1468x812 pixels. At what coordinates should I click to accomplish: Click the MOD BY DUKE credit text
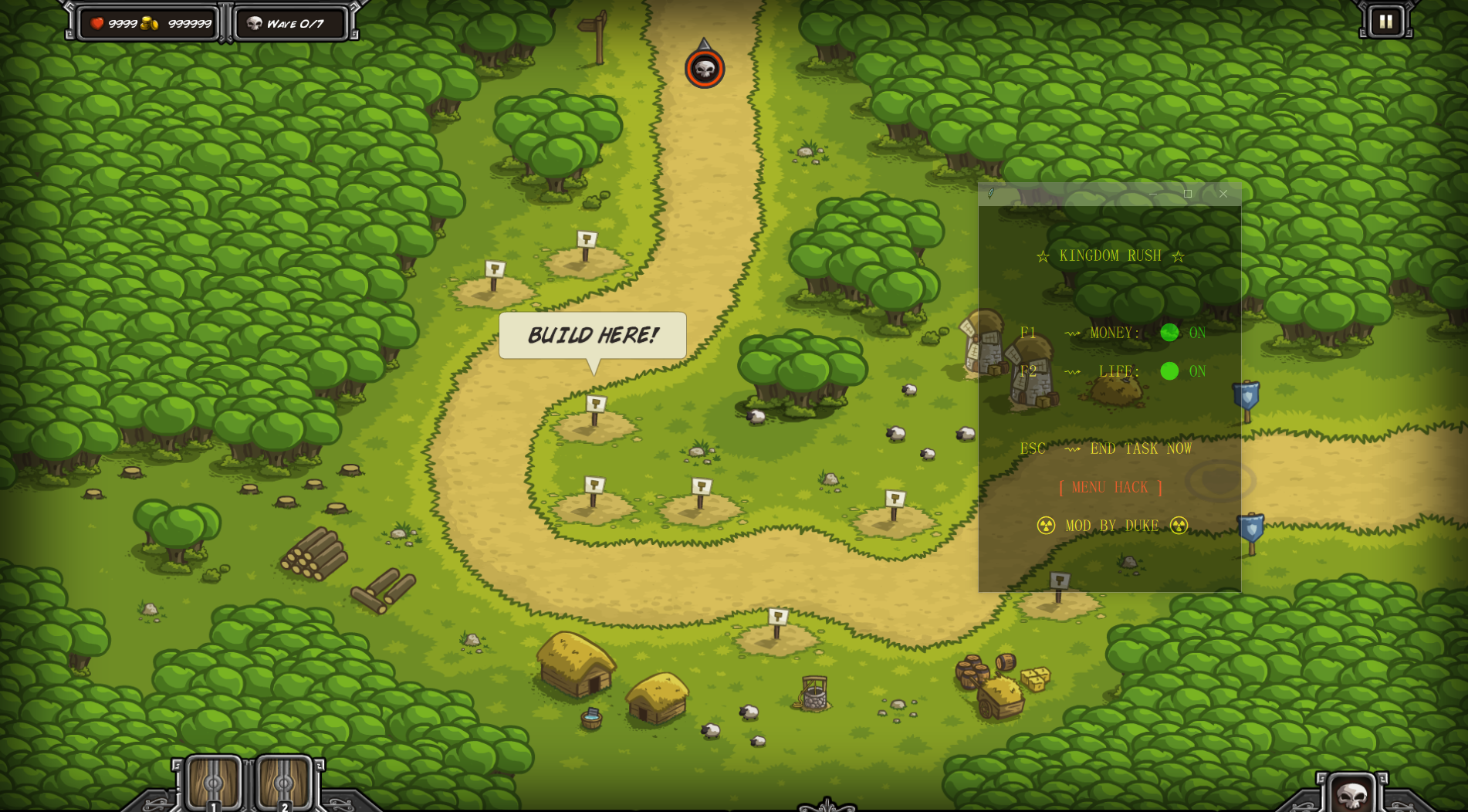1111,526
